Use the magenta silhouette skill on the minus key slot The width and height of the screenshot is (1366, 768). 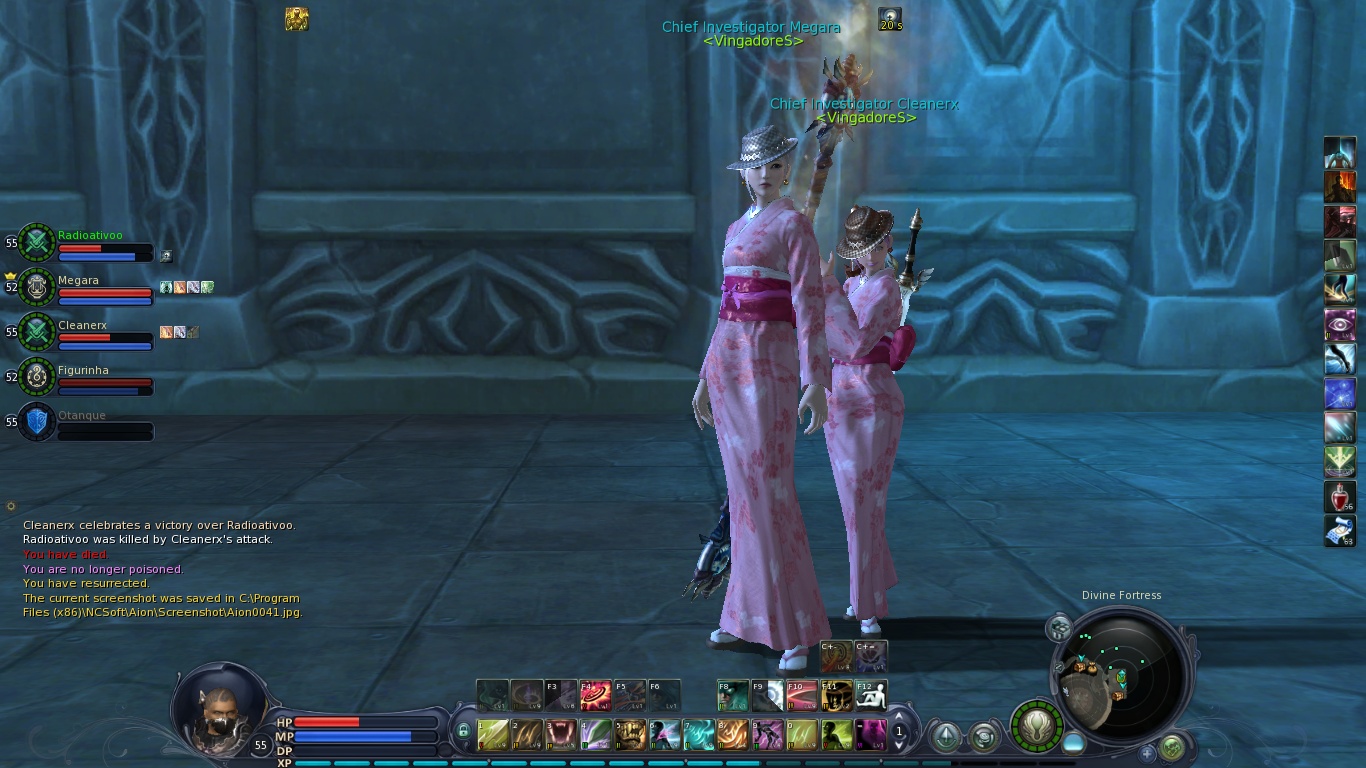(x=871, y=735)
